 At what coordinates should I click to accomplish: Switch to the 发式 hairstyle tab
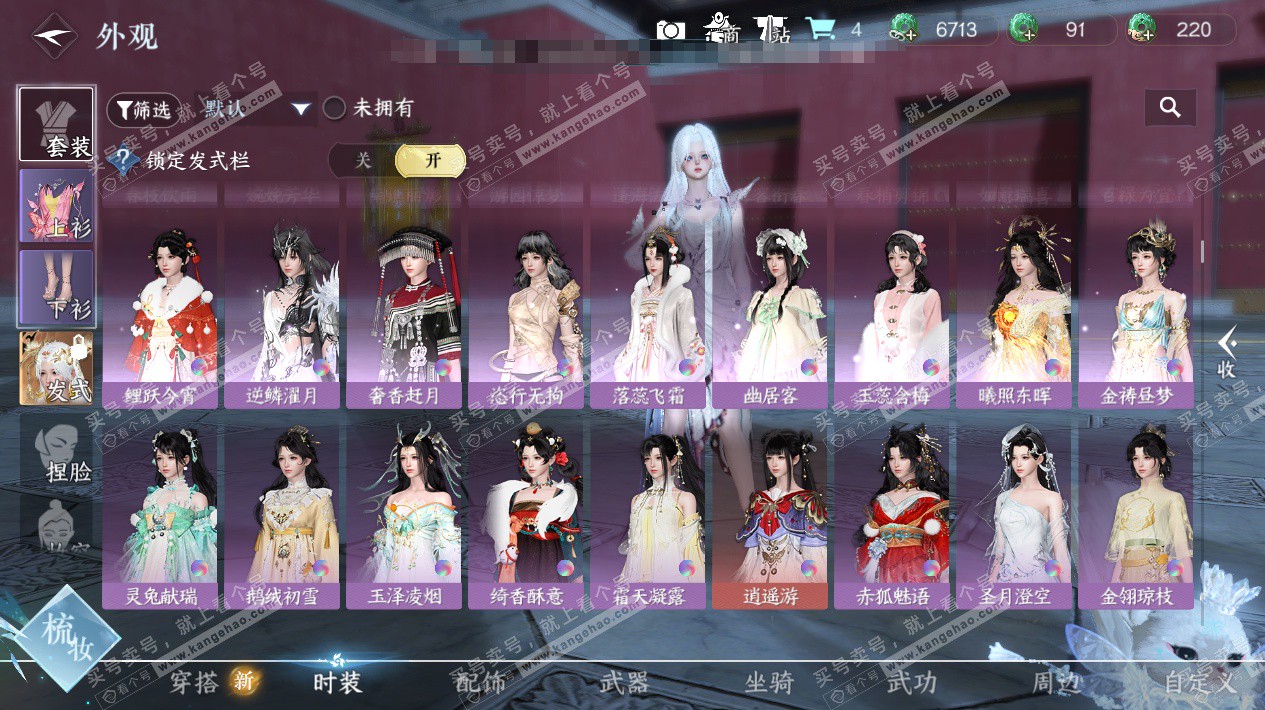[57, 369]
